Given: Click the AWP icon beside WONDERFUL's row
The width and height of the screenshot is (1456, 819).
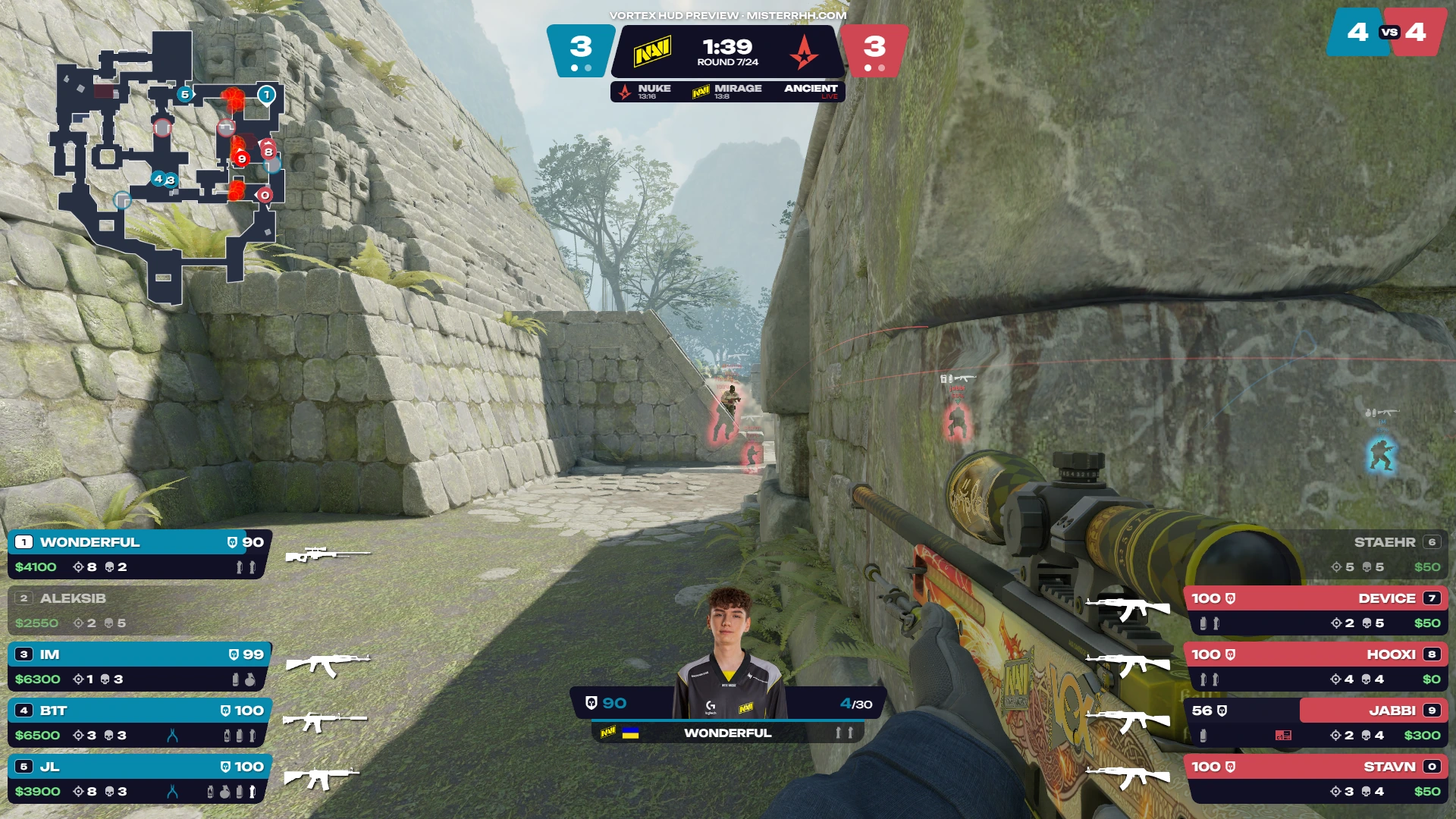Looking at the screenshot, I should pyautogui.click(x=328, y=555).
